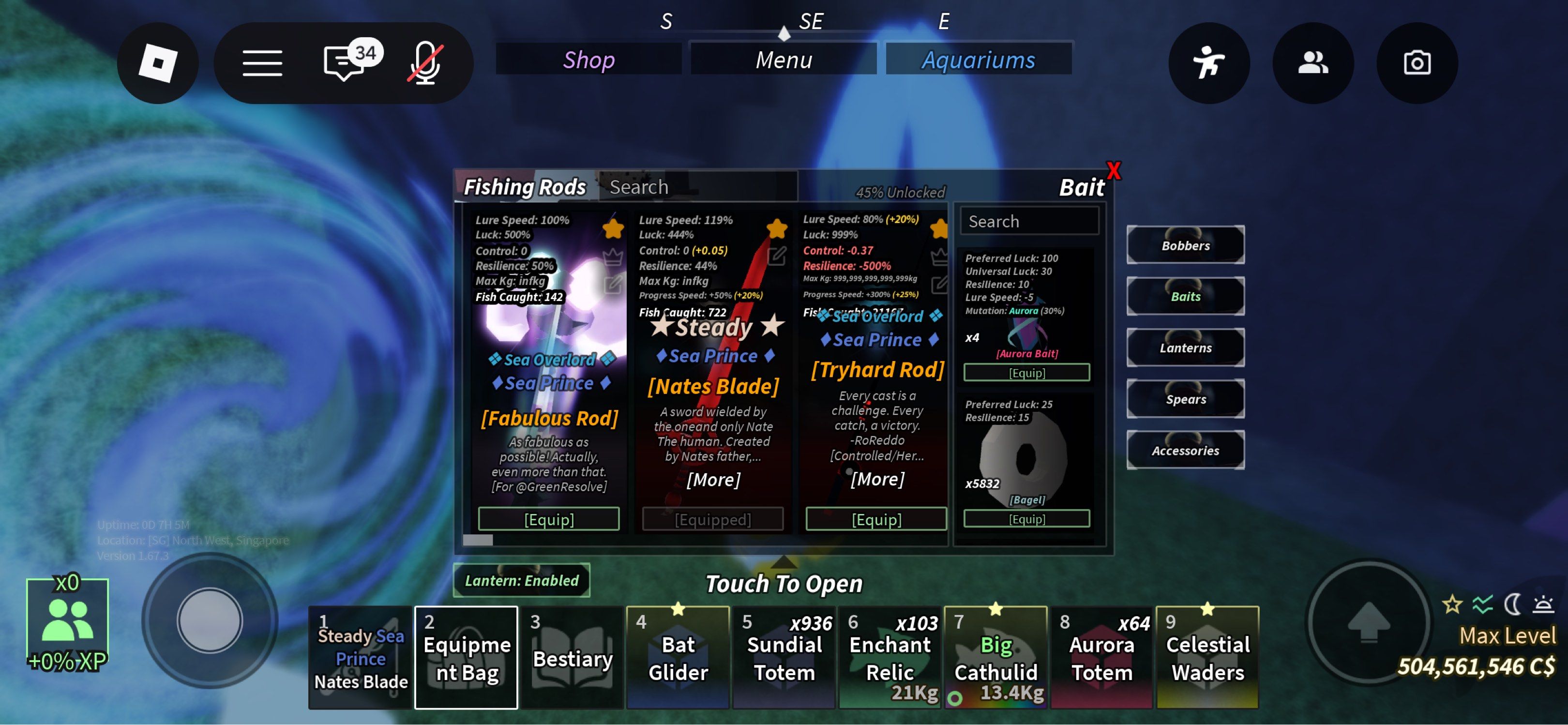Switch to the Lanterns category
Screen dimensions: 1568x725
pyautogui.click(x=1185, y=347)
